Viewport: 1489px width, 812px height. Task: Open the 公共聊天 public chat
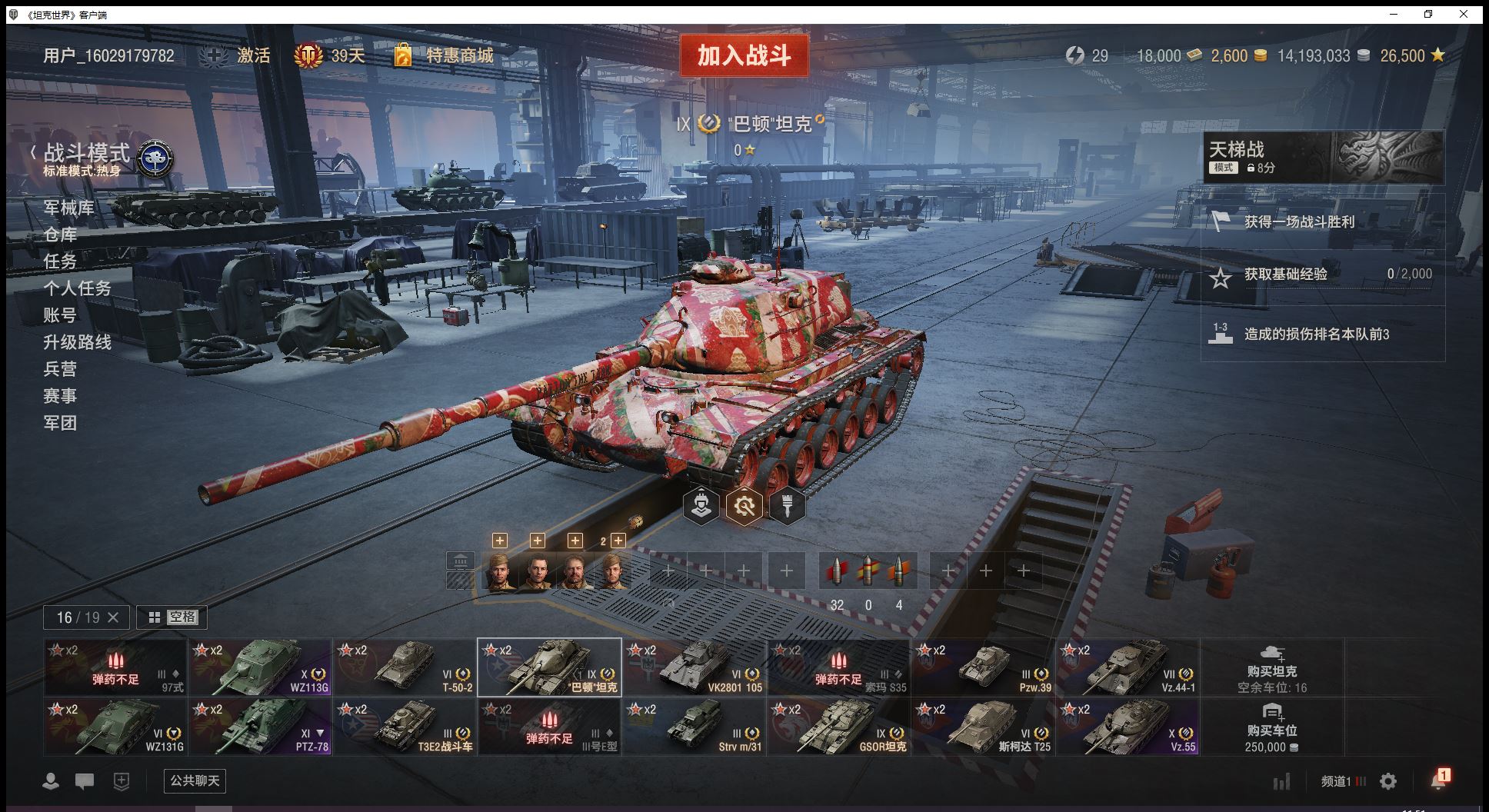coord(195,780)
